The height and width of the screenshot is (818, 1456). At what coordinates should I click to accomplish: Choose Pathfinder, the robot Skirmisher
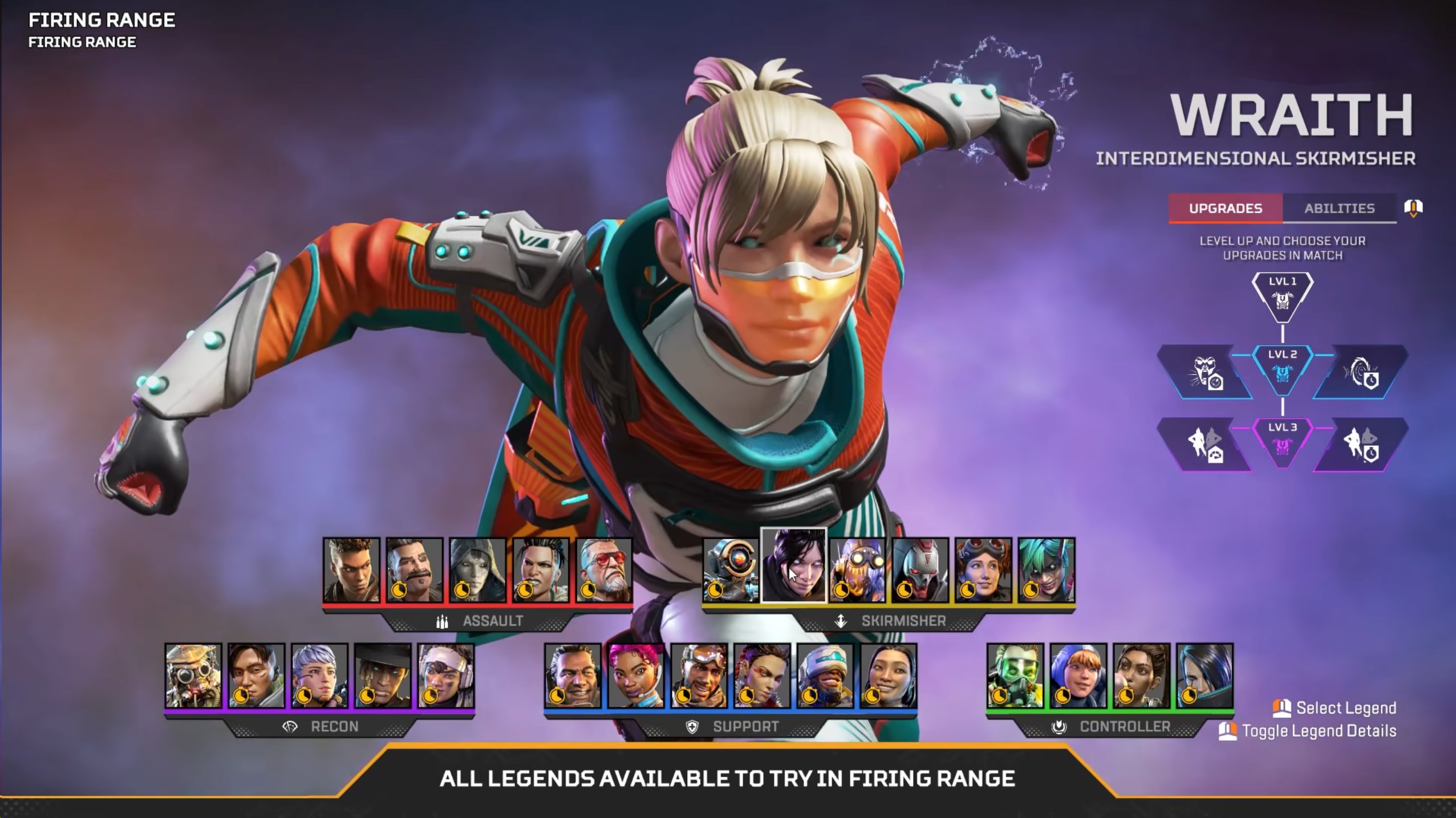click(x=731, y=569)
